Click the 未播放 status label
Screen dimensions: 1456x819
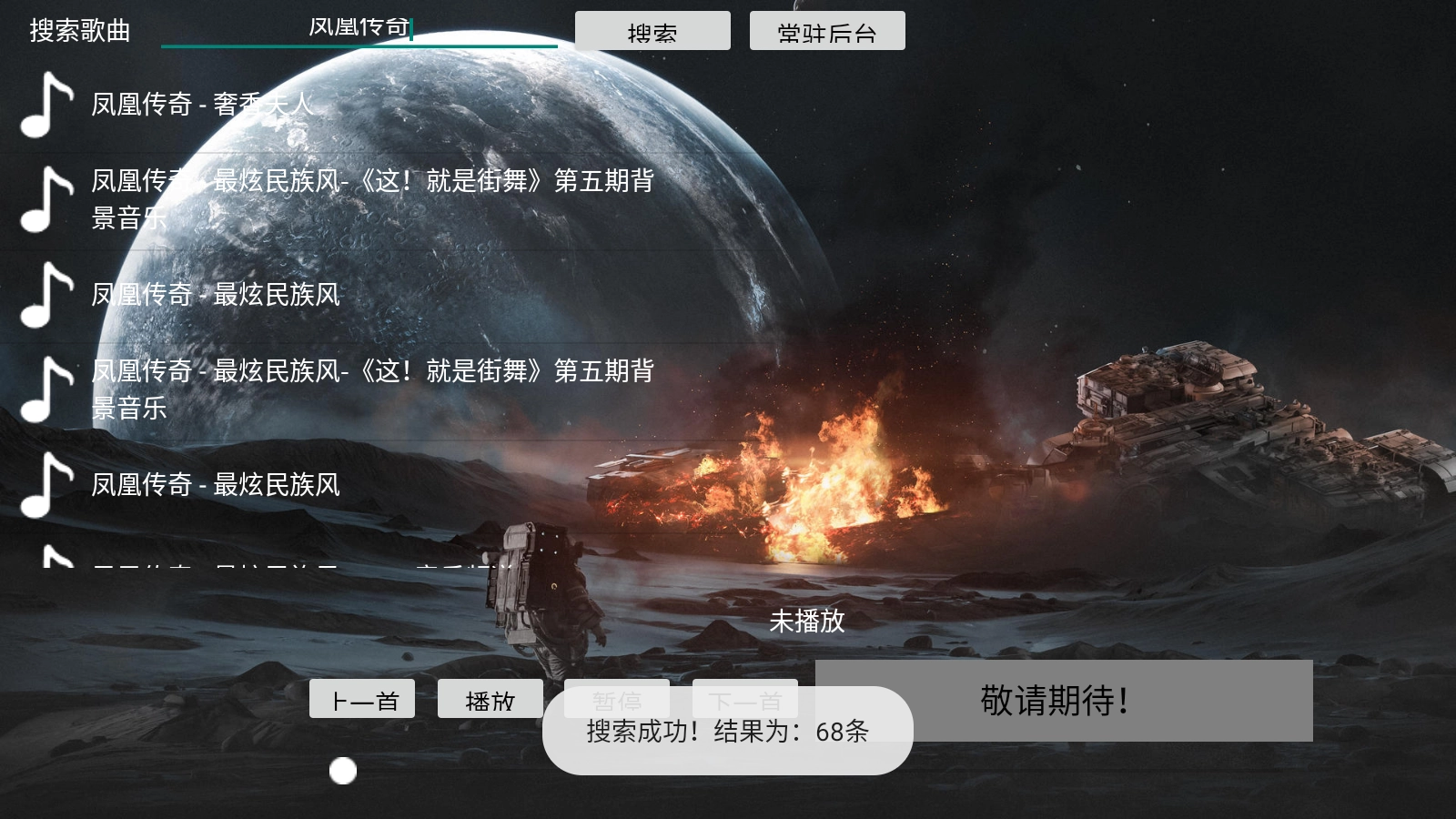pyautogui.click(x=807, y=622)
